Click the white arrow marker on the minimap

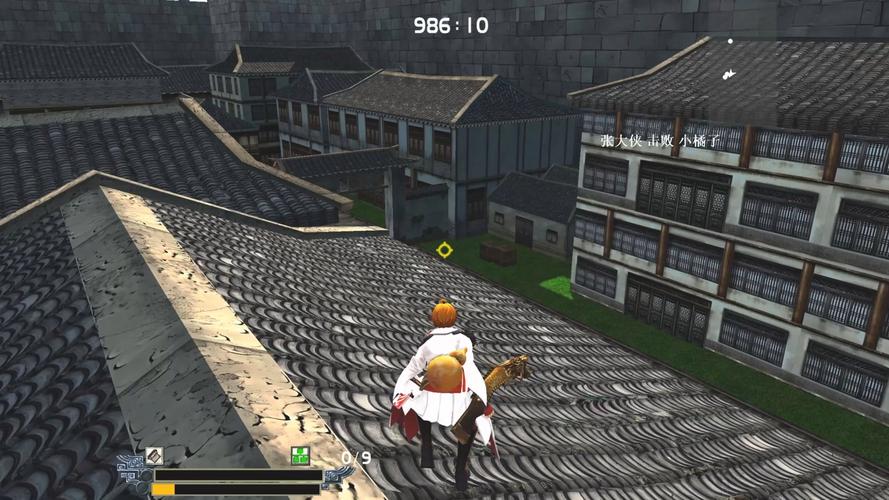730,73
